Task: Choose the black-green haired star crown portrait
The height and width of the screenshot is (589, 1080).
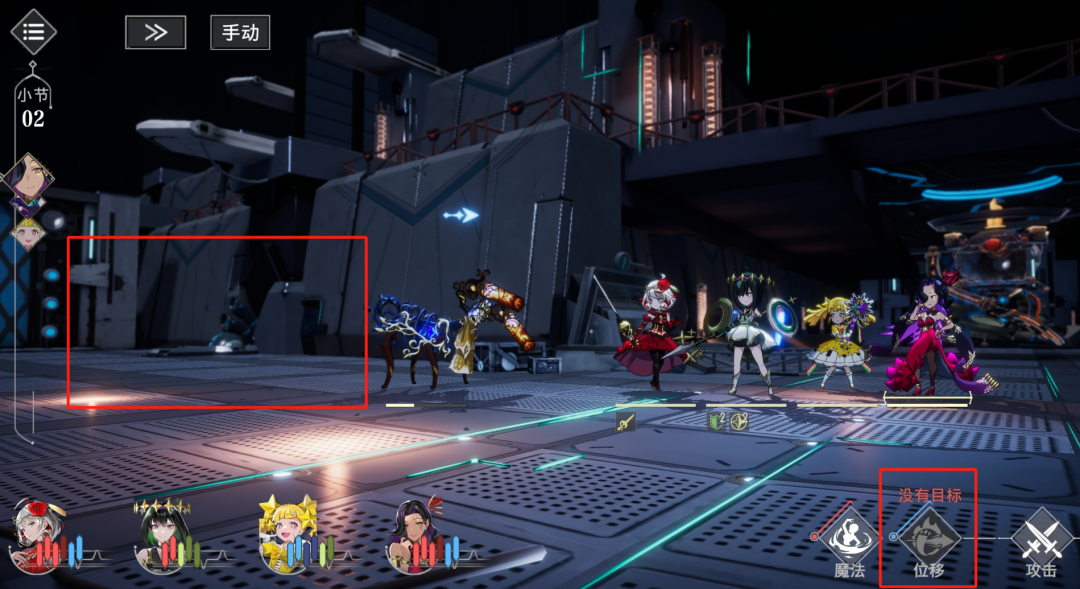Action: (x=162, y=534)
